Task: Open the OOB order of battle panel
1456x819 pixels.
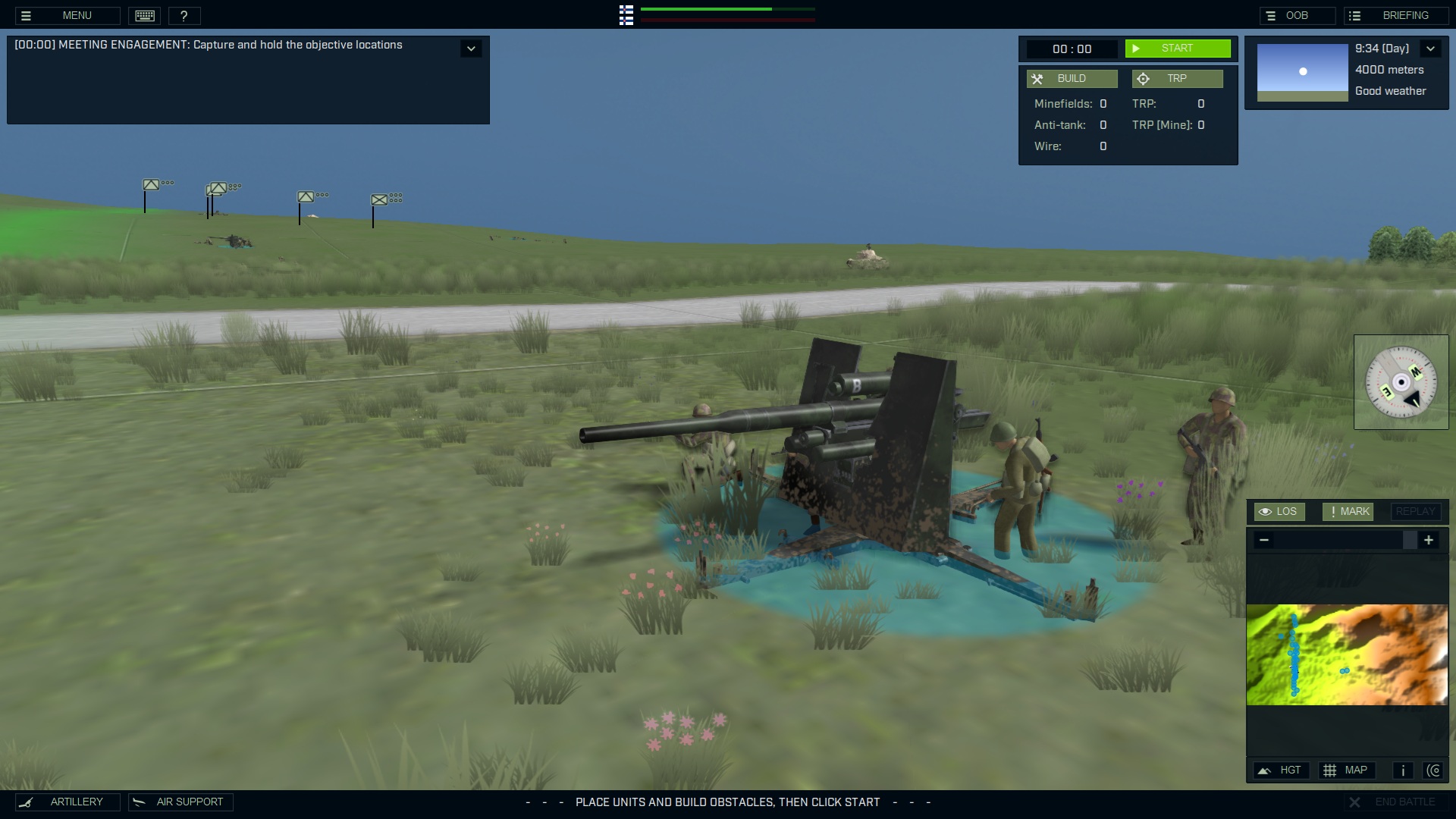Action: click(1298, 14)
